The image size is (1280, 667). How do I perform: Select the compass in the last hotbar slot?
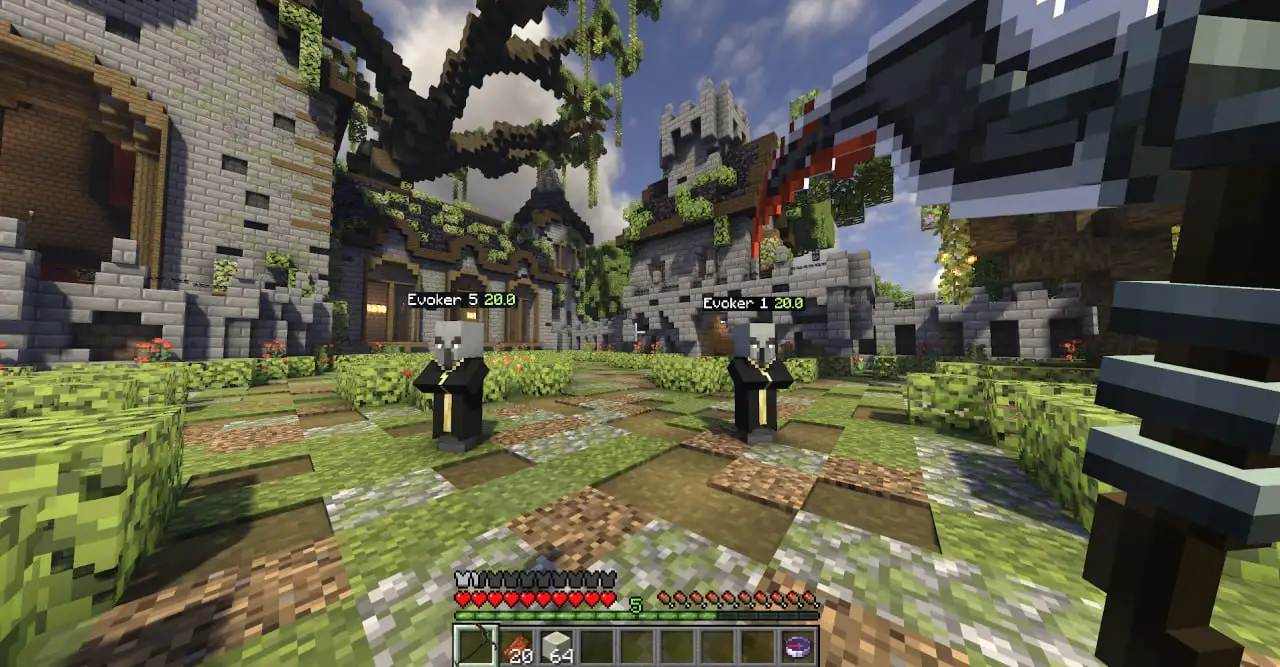point(798,647)
